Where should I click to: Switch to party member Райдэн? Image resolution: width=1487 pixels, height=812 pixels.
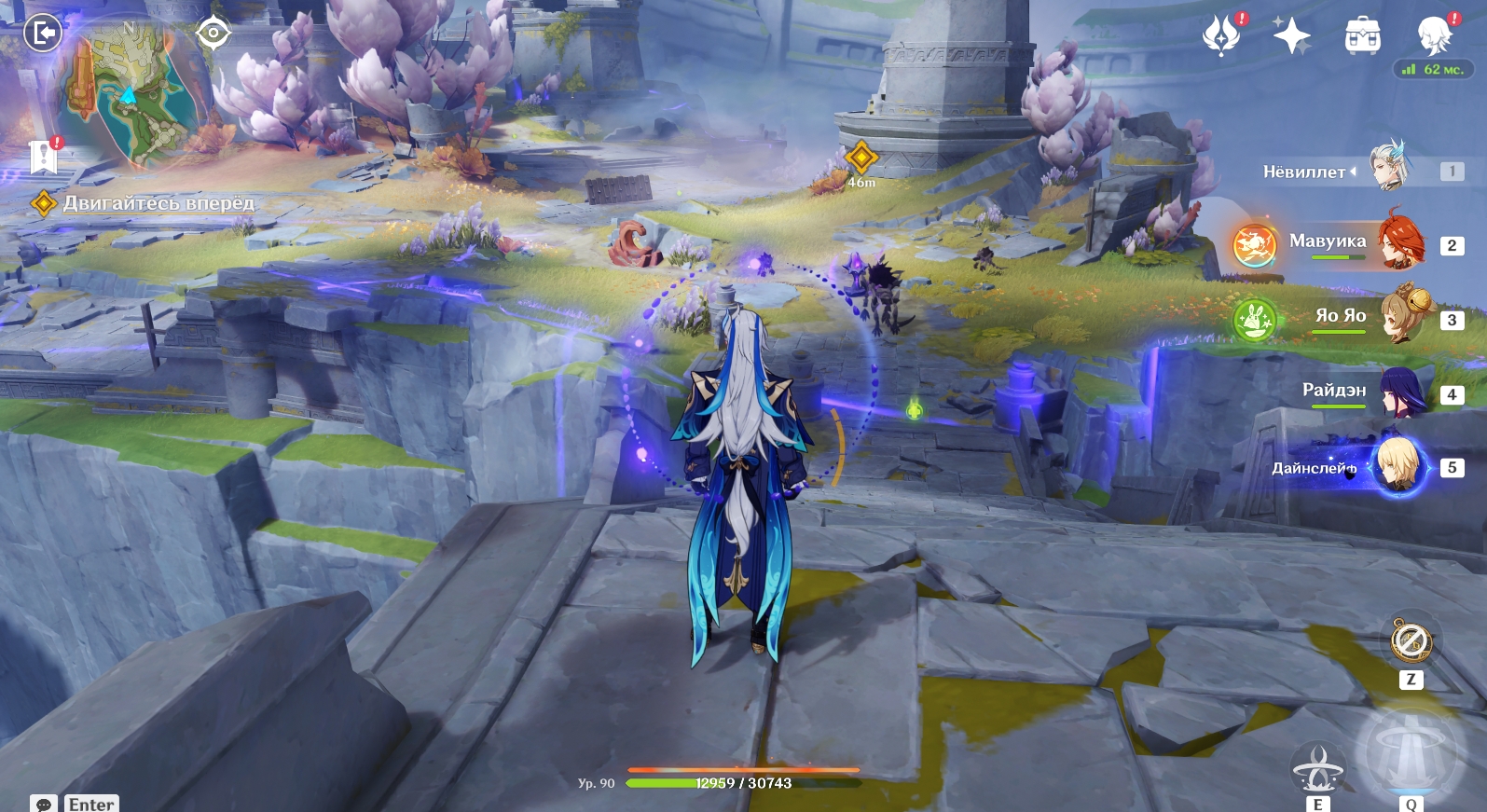pyautogui.click(x=1400, y=392)
